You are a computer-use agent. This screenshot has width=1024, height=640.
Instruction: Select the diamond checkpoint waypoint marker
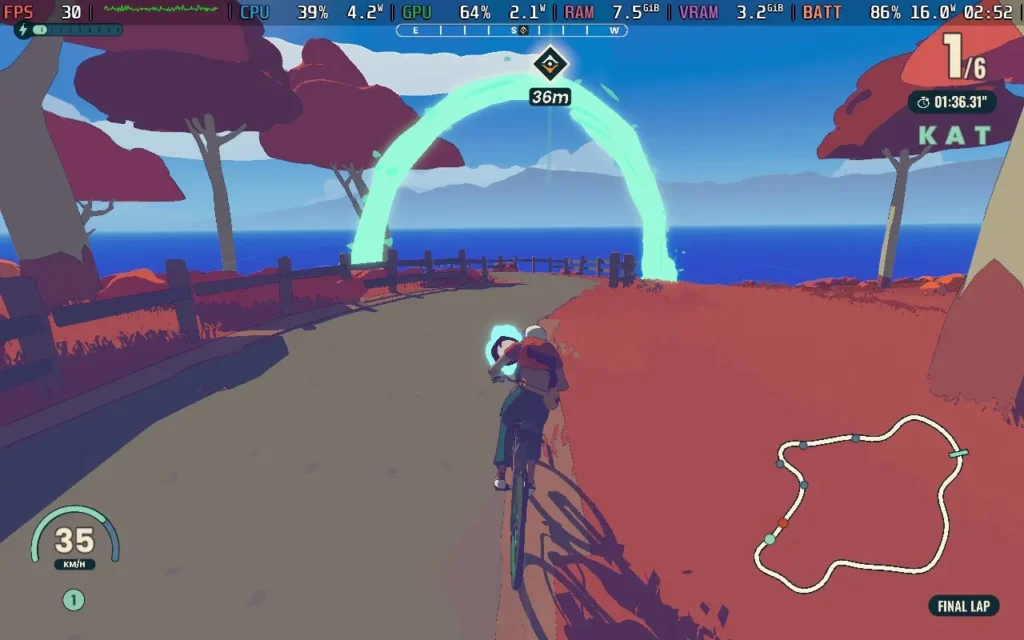coord(549,65)
